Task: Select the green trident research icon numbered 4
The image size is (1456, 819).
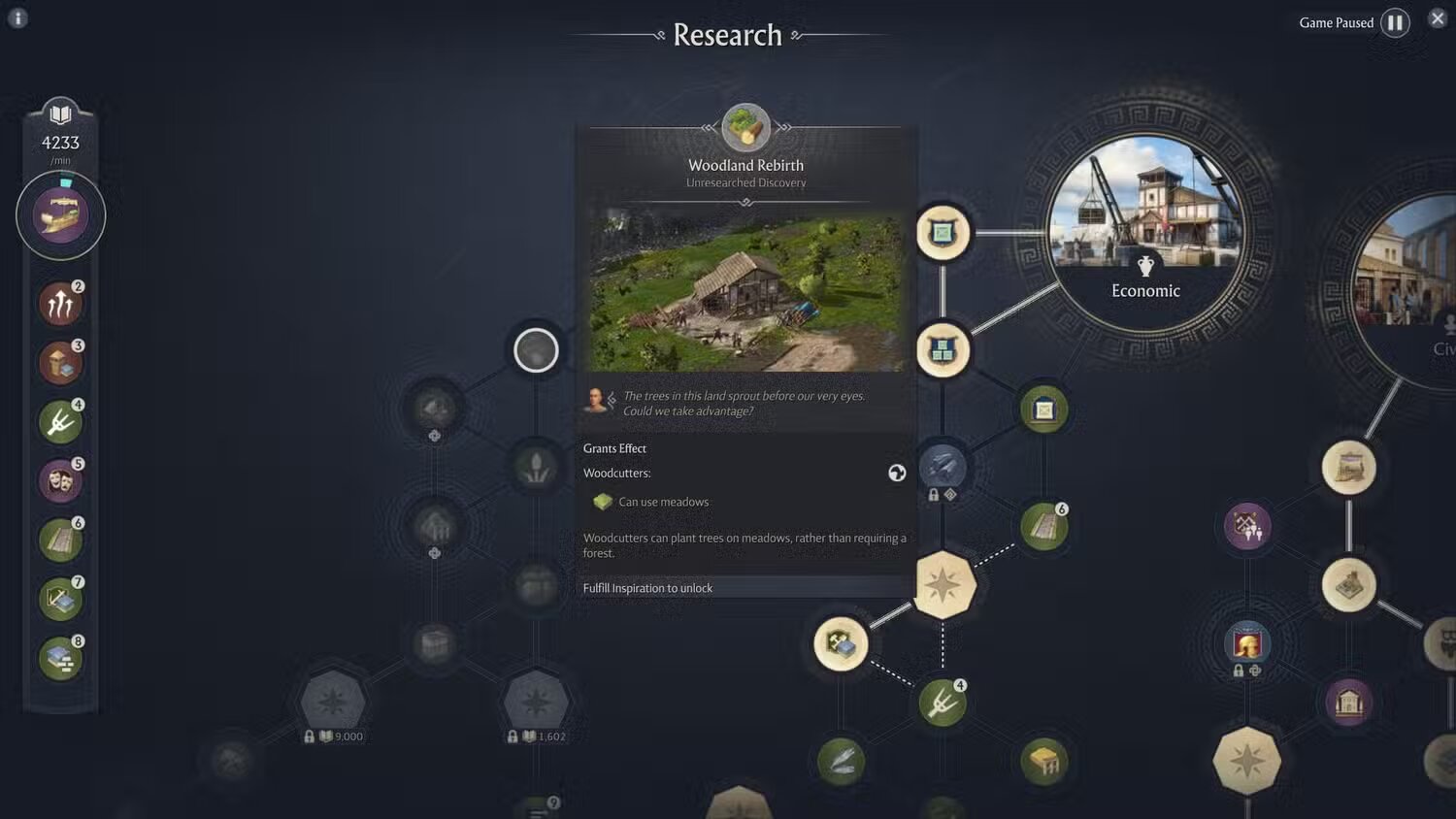Action: pos(60,421)
